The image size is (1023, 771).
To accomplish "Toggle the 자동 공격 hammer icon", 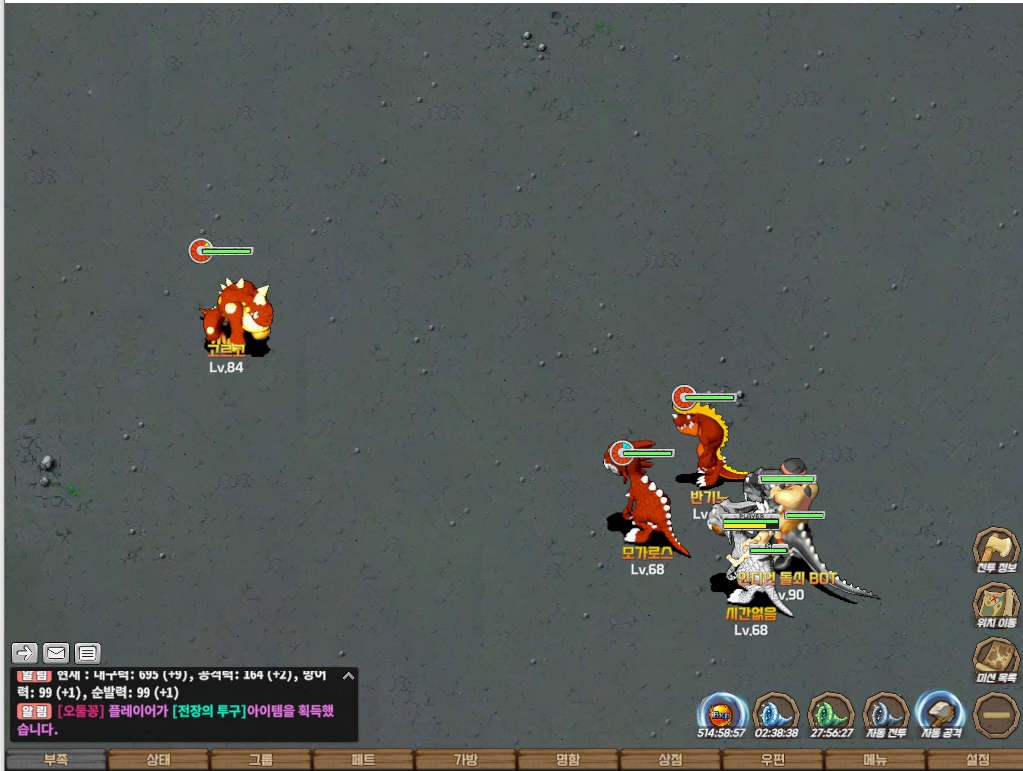I will (x=940, y=714).
